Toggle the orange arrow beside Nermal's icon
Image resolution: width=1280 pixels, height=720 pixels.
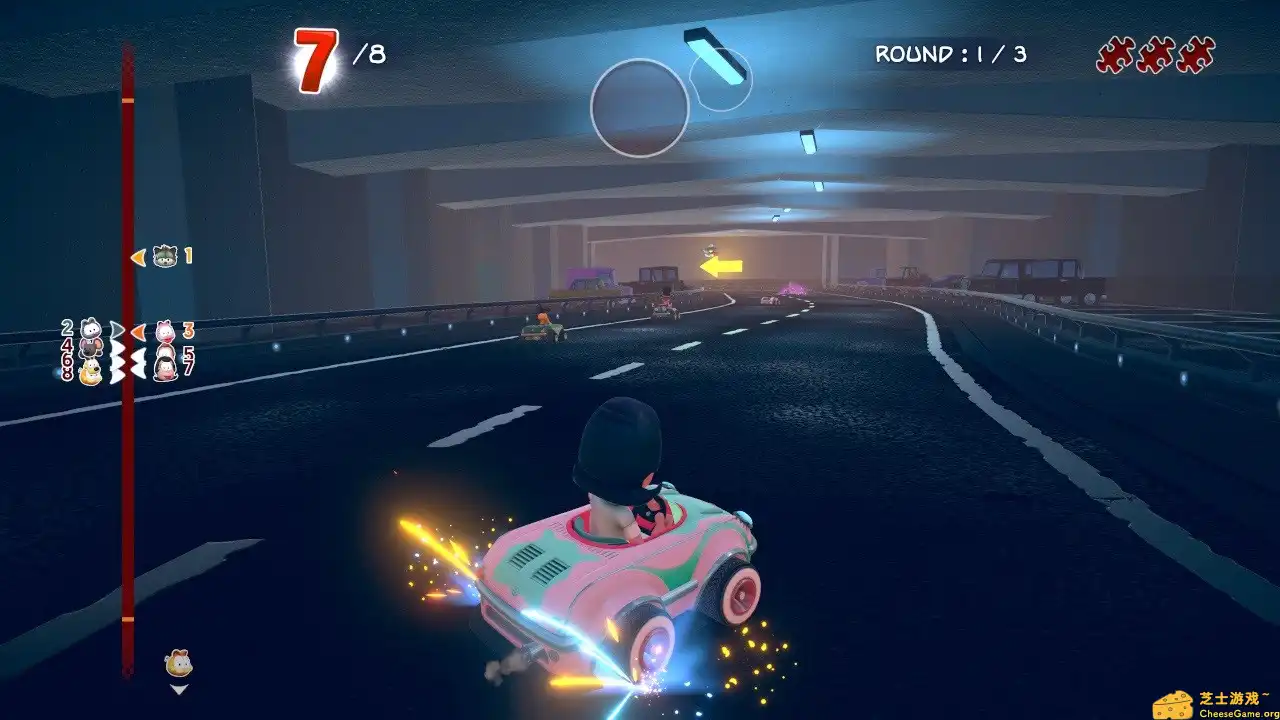pyautogui.click(x=139, y=258)
